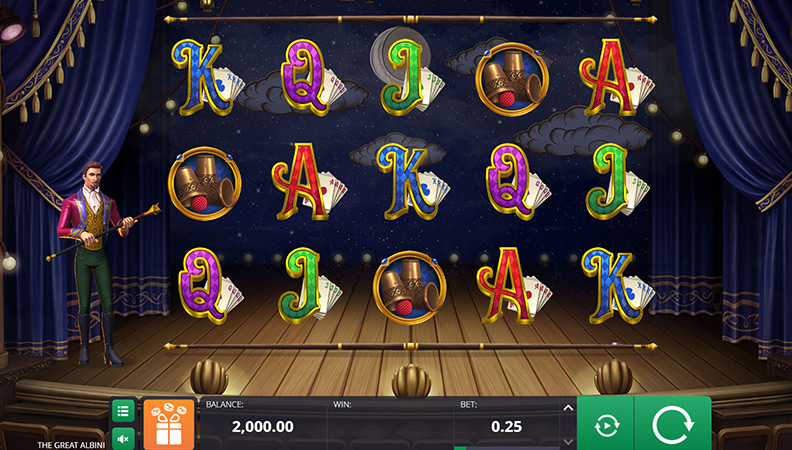Toggle the muted sound speaker button

pyautogui.click(x=123, y=438)
